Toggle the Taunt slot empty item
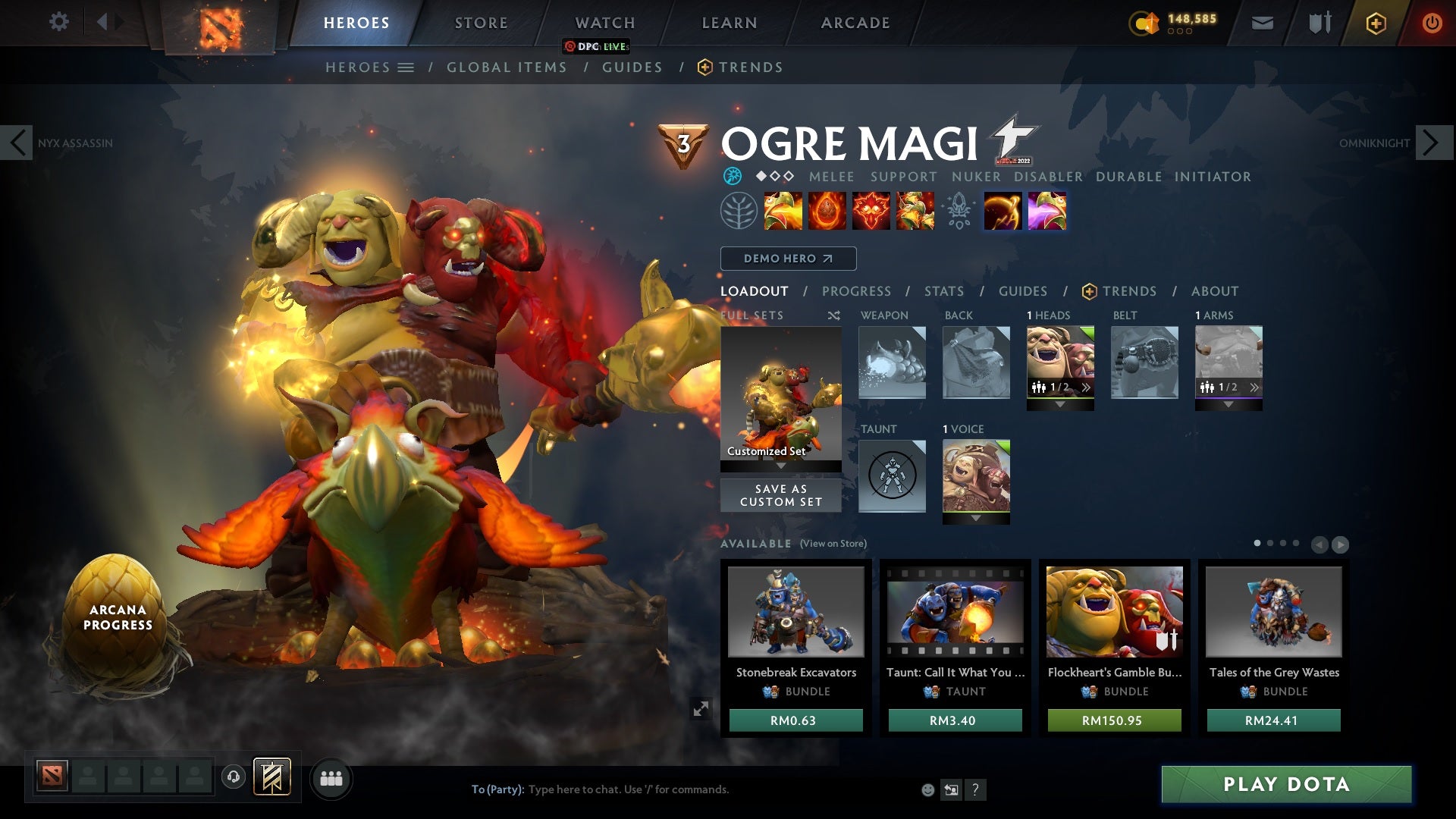Viewport: 1456px width, 819px height. click(x=892, y=476)
